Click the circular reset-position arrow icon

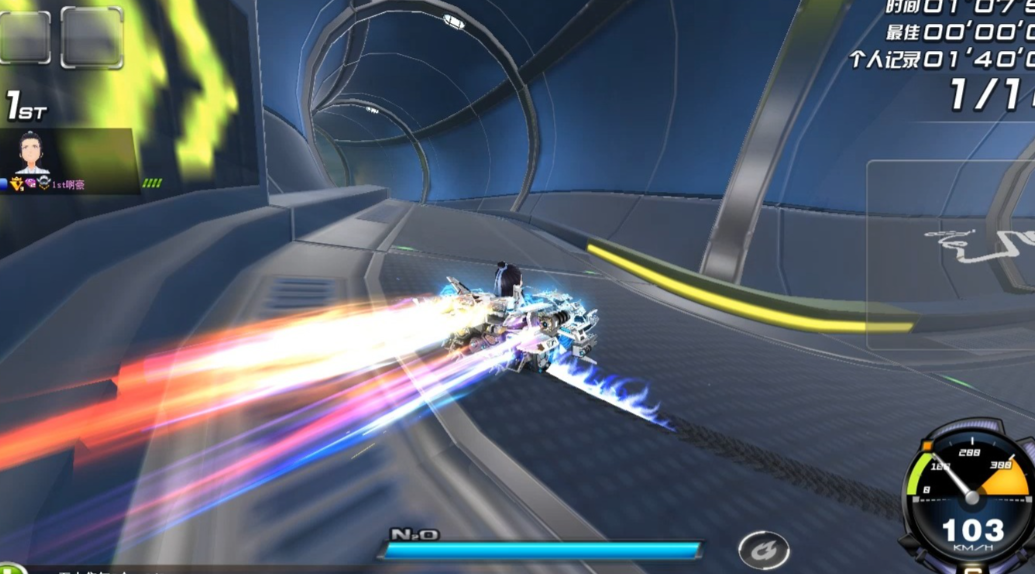763,550
